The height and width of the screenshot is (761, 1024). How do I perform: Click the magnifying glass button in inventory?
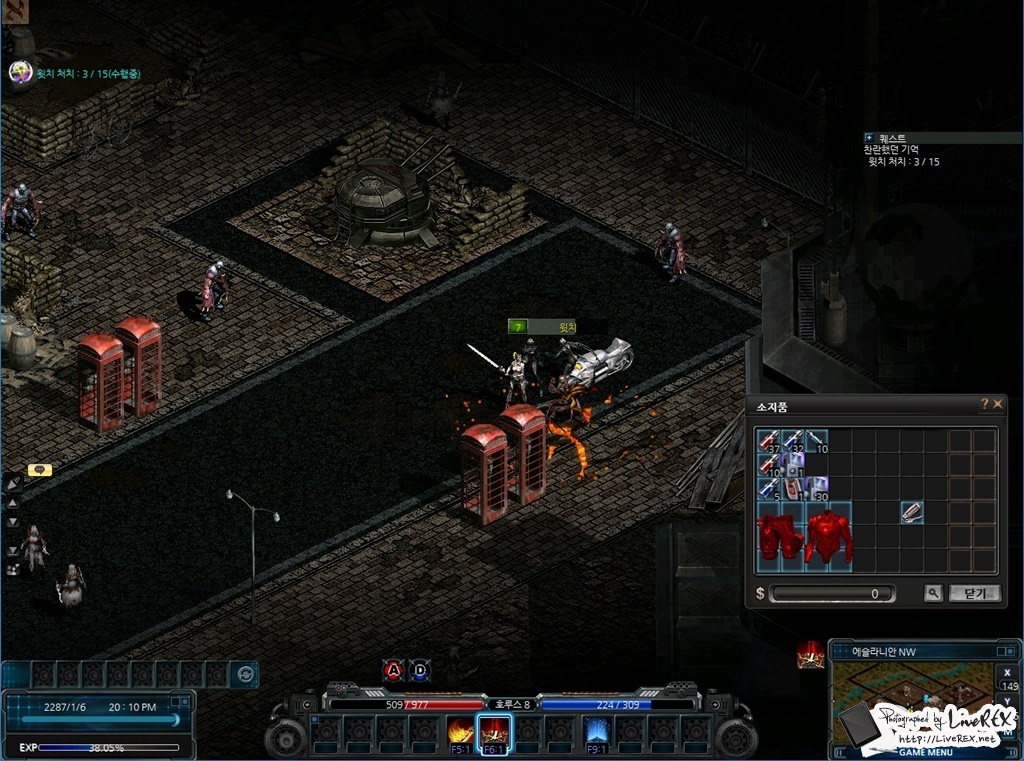pos(933,593)
